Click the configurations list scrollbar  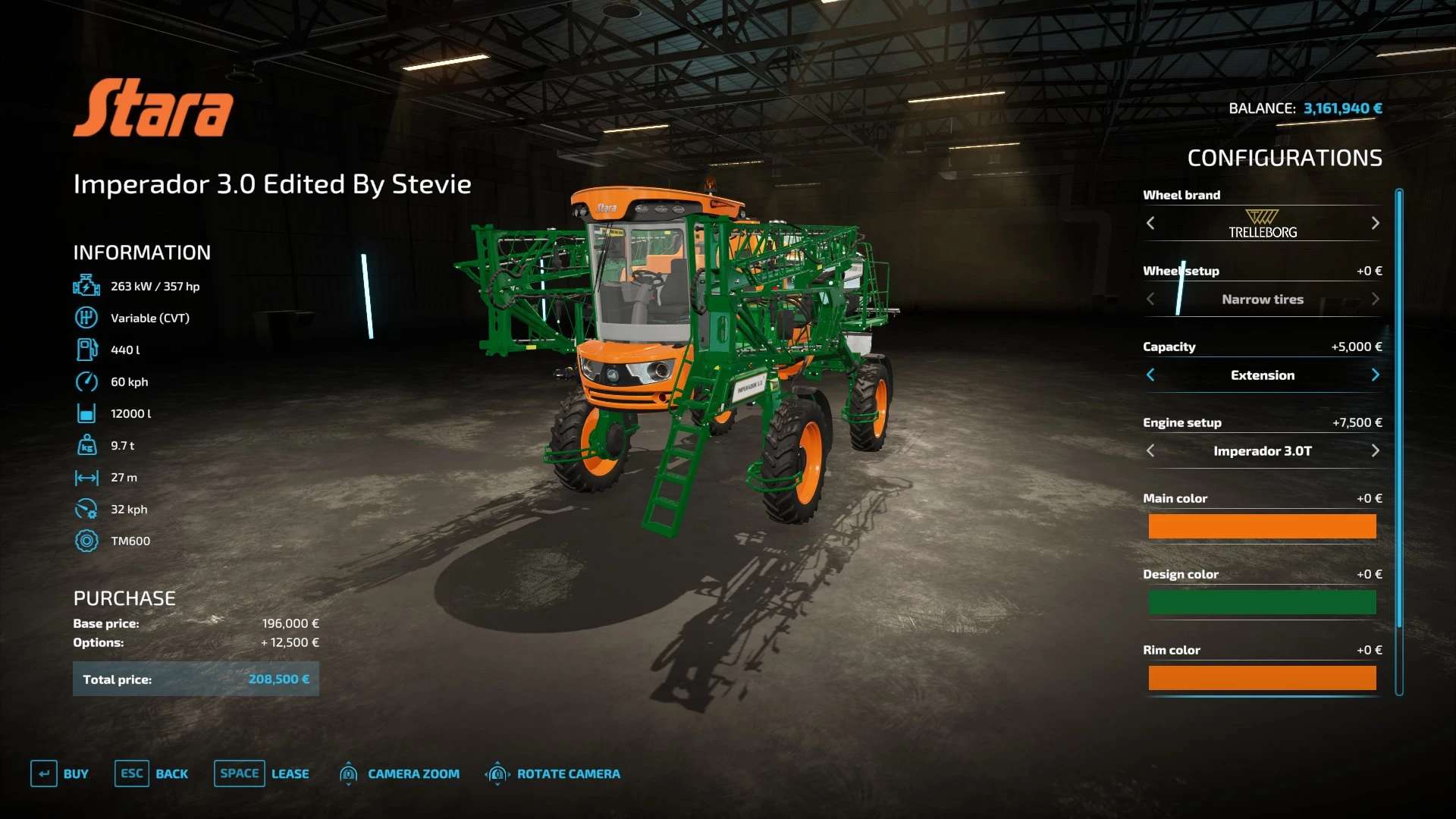(1399, 409)
